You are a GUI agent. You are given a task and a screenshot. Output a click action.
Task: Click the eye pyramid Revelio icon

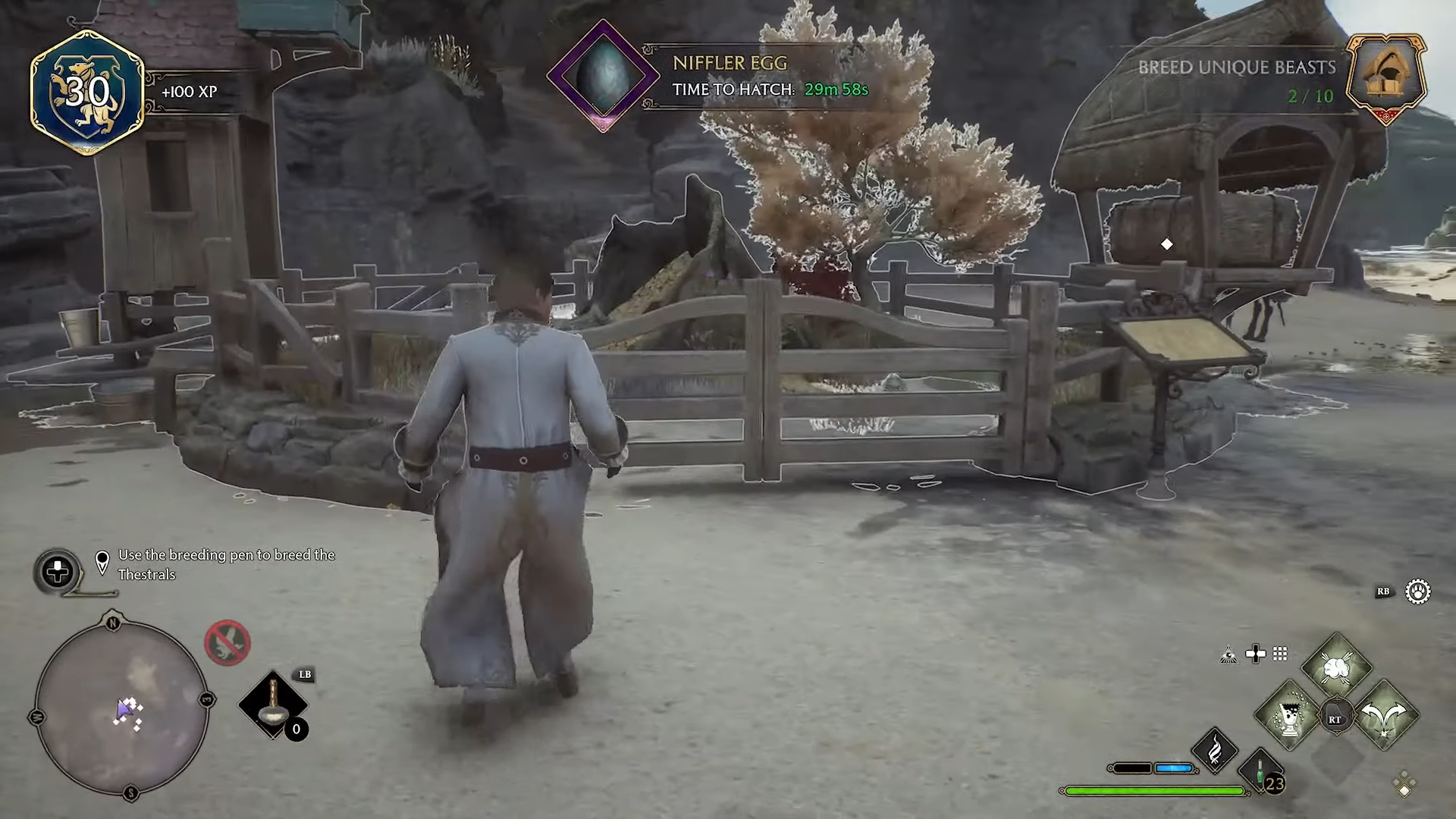pos(1228,654)
